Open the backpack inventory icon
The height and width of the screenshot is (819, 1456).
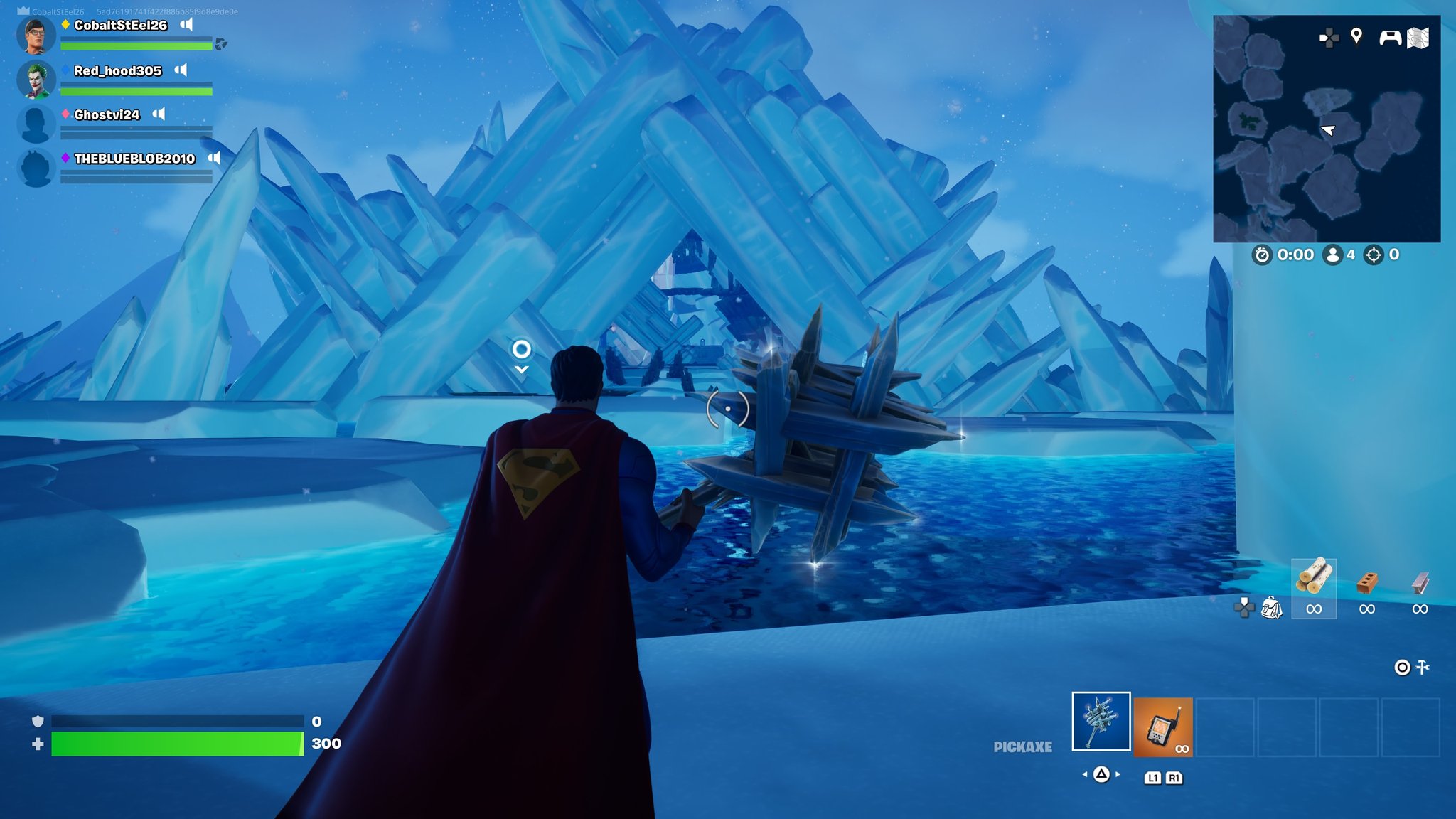[x=1271, y=608]
